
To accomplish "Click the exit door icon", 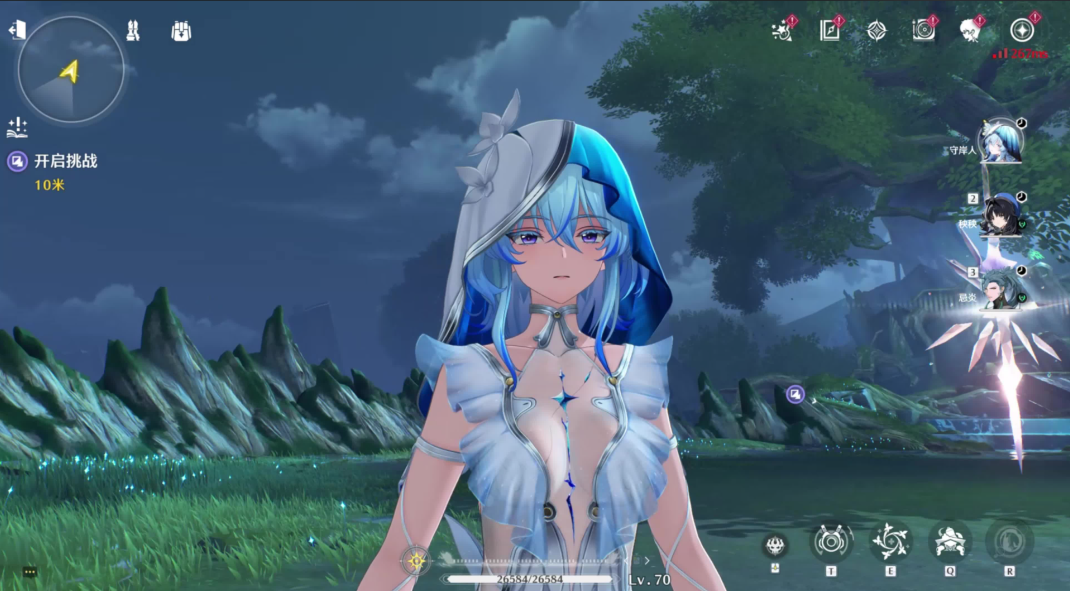I will [16, 31].
